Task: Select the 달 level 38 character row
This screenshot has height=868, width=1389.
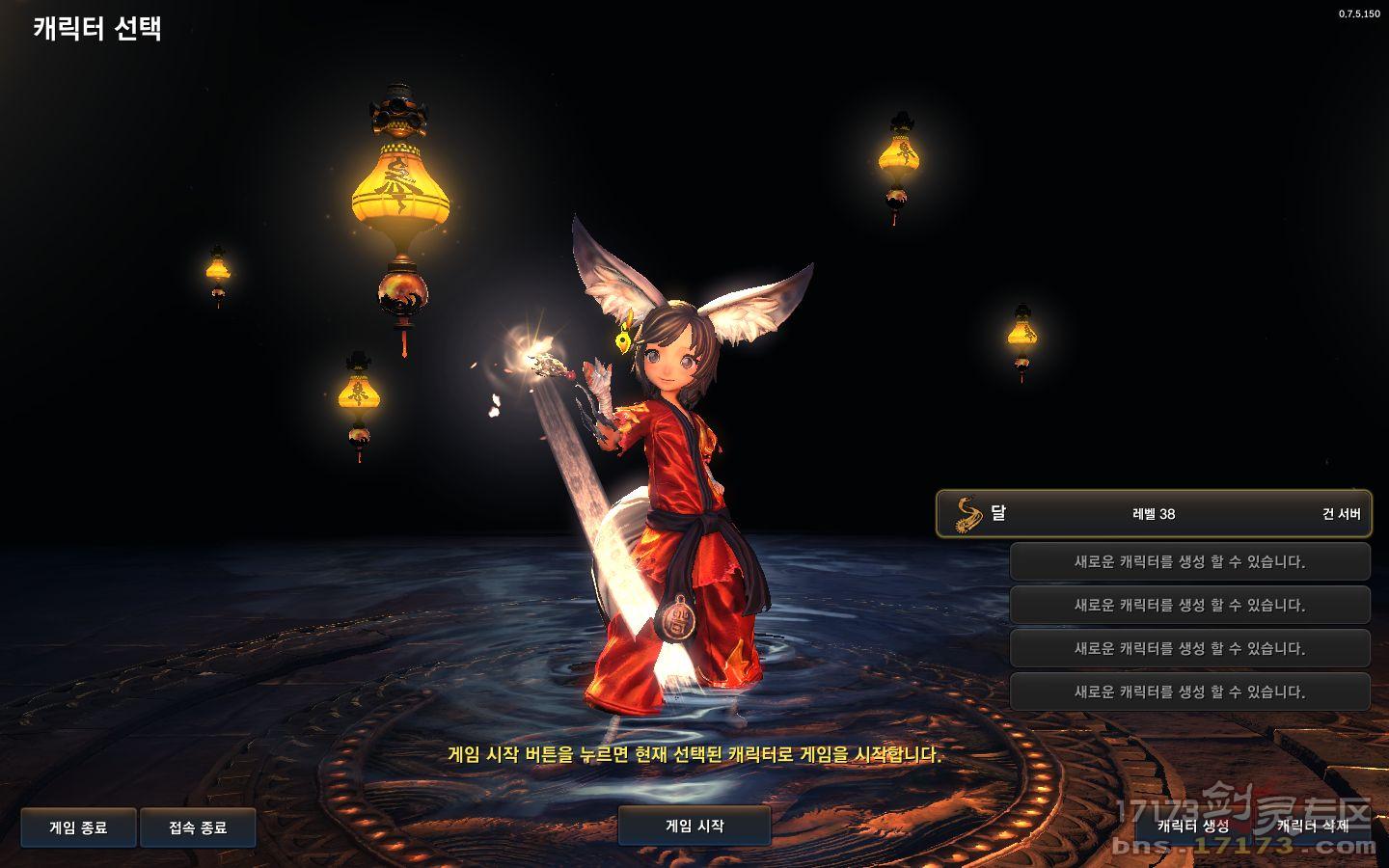Action: click(x=1154, y=513)
